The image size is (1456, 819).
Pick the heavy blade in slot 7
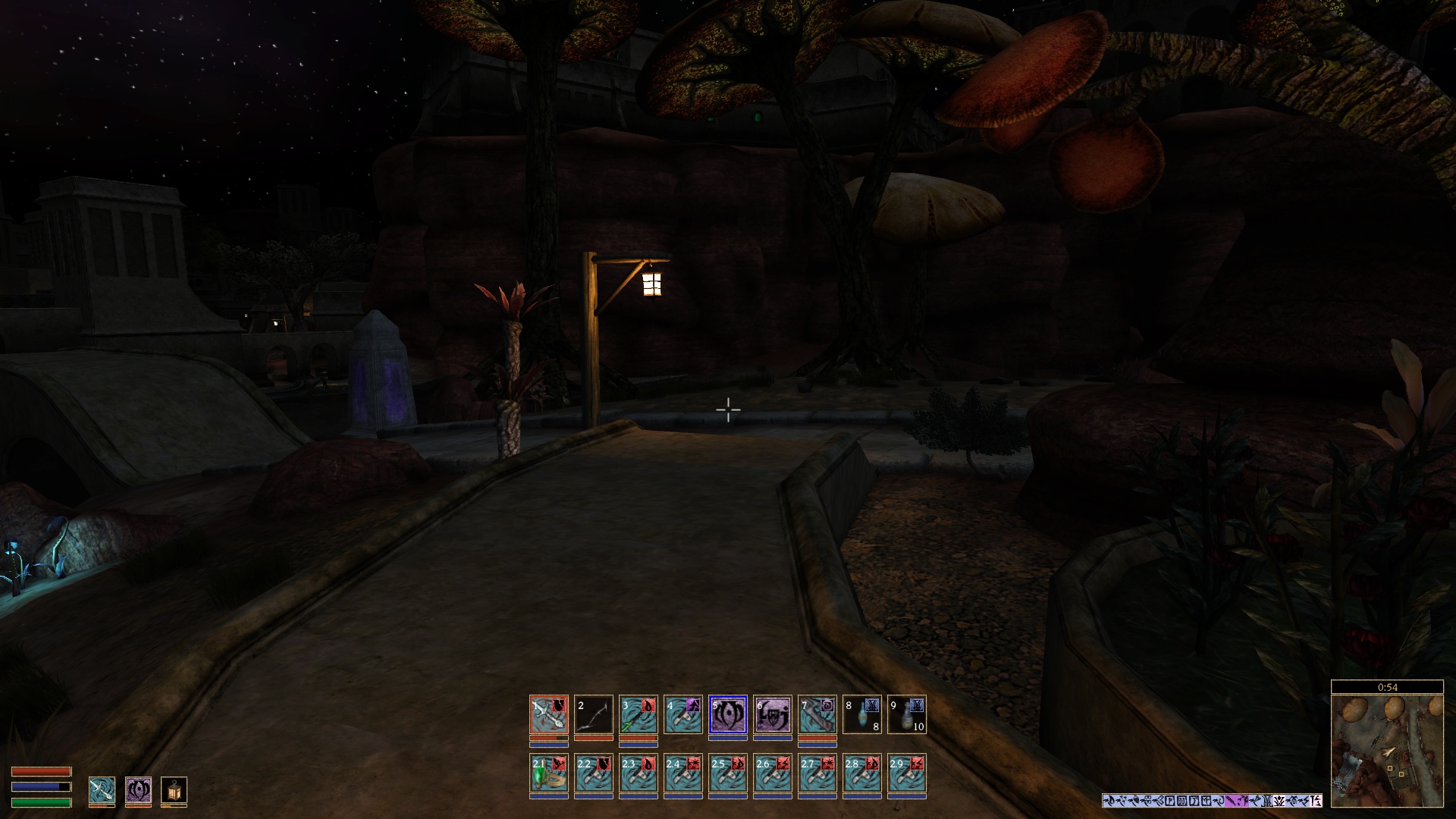click(817, 714)
